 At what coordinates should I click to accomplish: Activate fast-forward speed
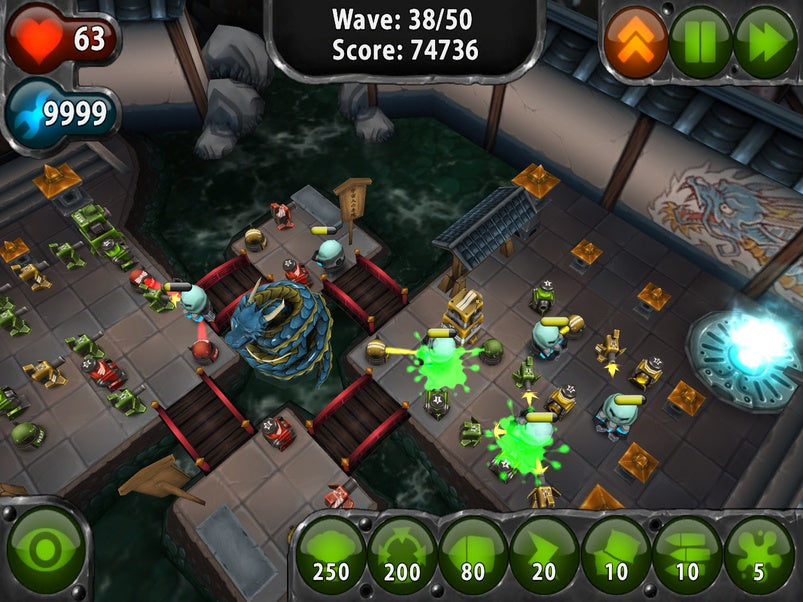click(x=765, y=42)
